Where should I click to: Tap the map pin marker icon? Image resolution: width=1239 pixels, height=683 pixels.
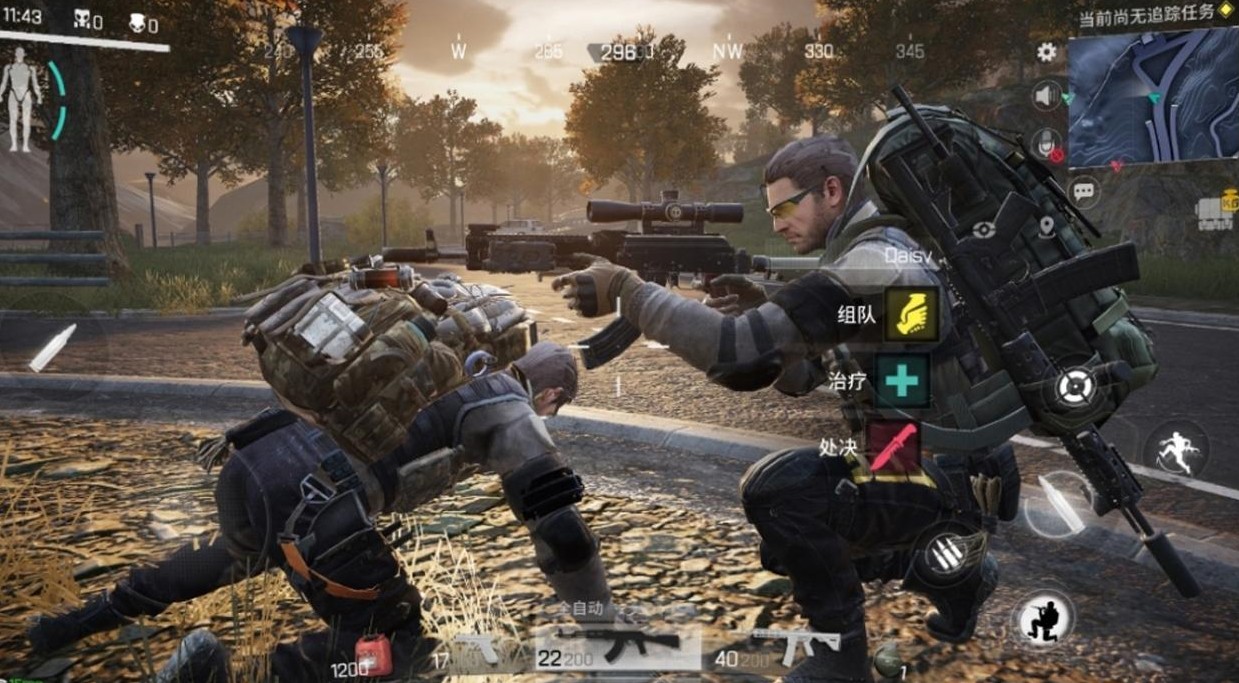(1046, 227)
